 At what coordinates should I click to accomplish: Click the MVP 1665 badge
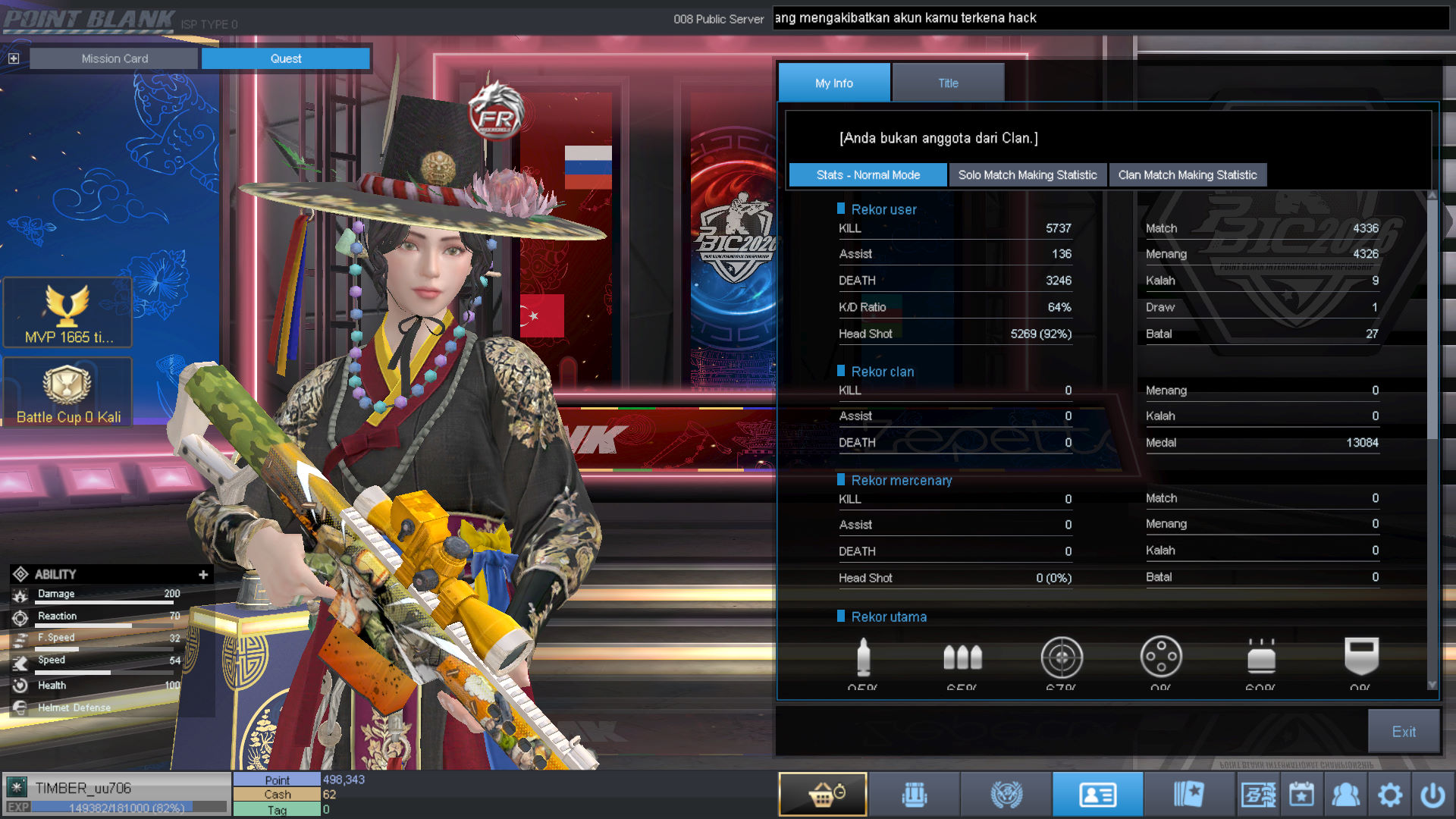(68, 313)
